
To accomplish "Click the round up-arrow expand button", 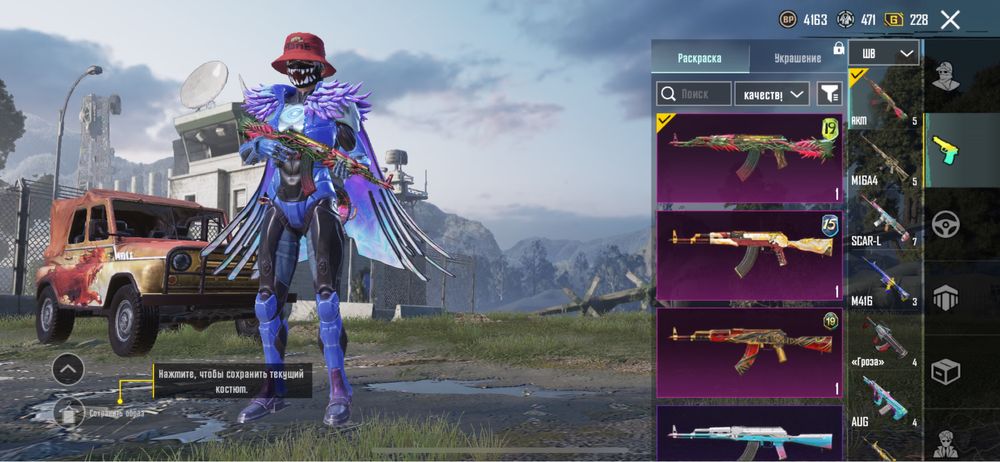I will [x=68, y=369].
